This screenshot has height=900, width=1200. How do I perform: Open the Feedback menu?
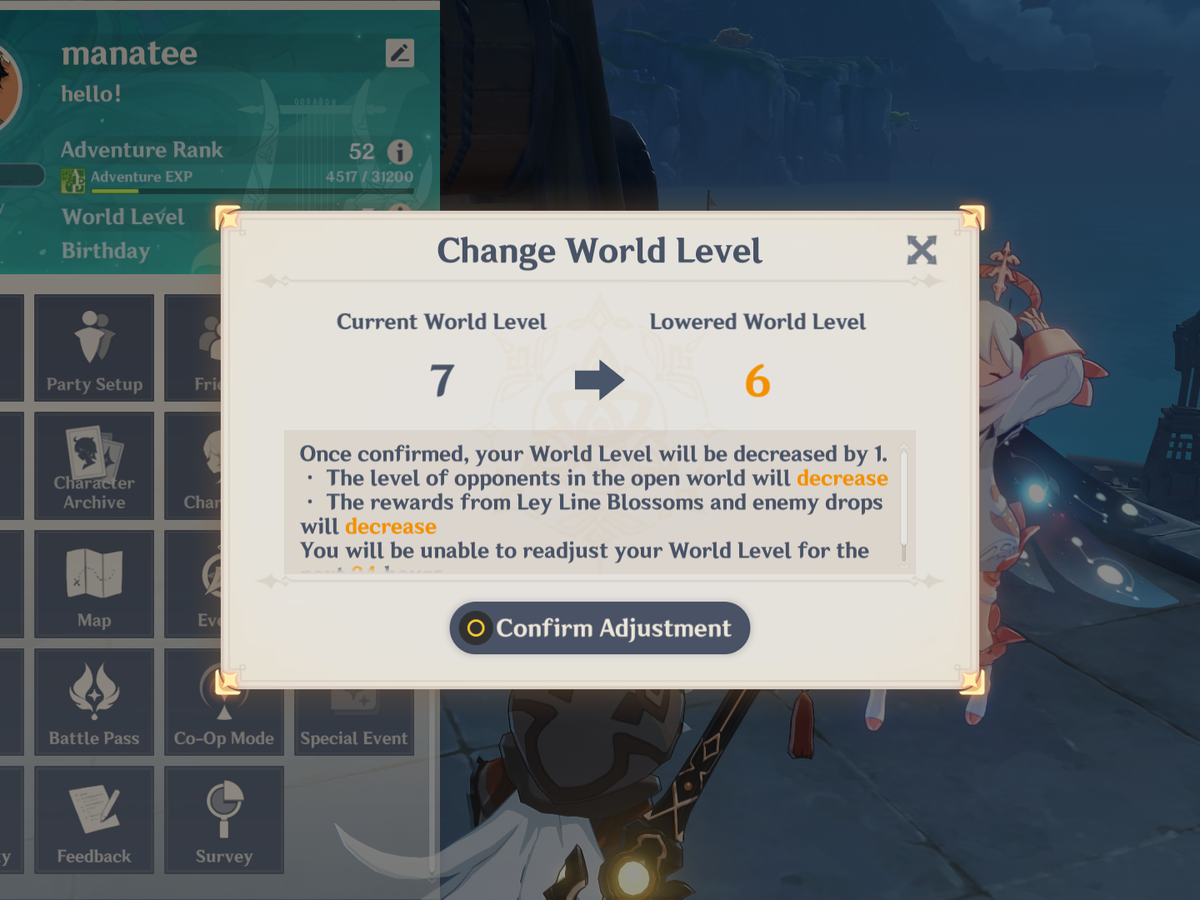click(x=94, y=819)
